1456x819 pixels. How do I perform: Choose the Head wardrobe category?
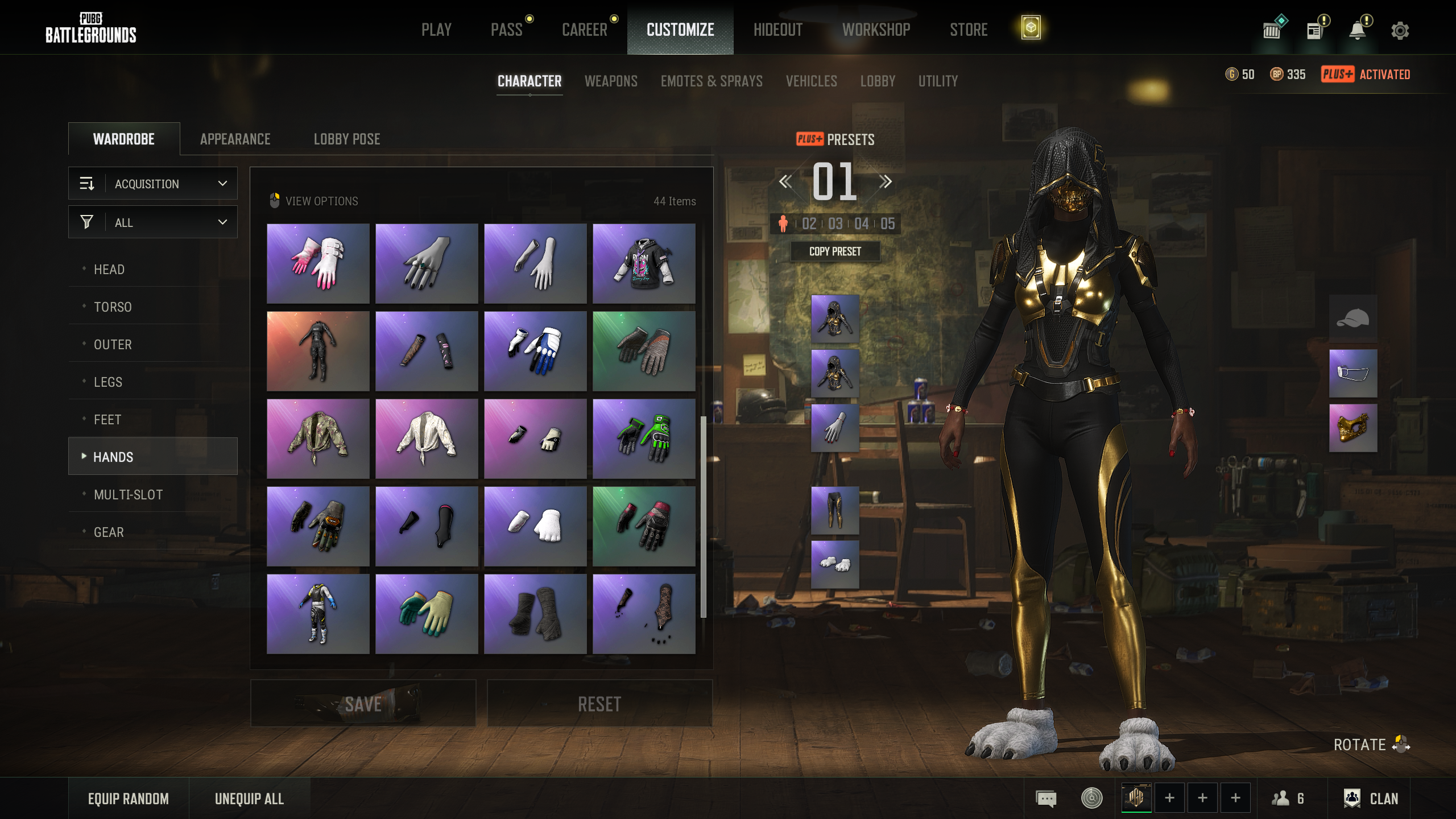109,270
